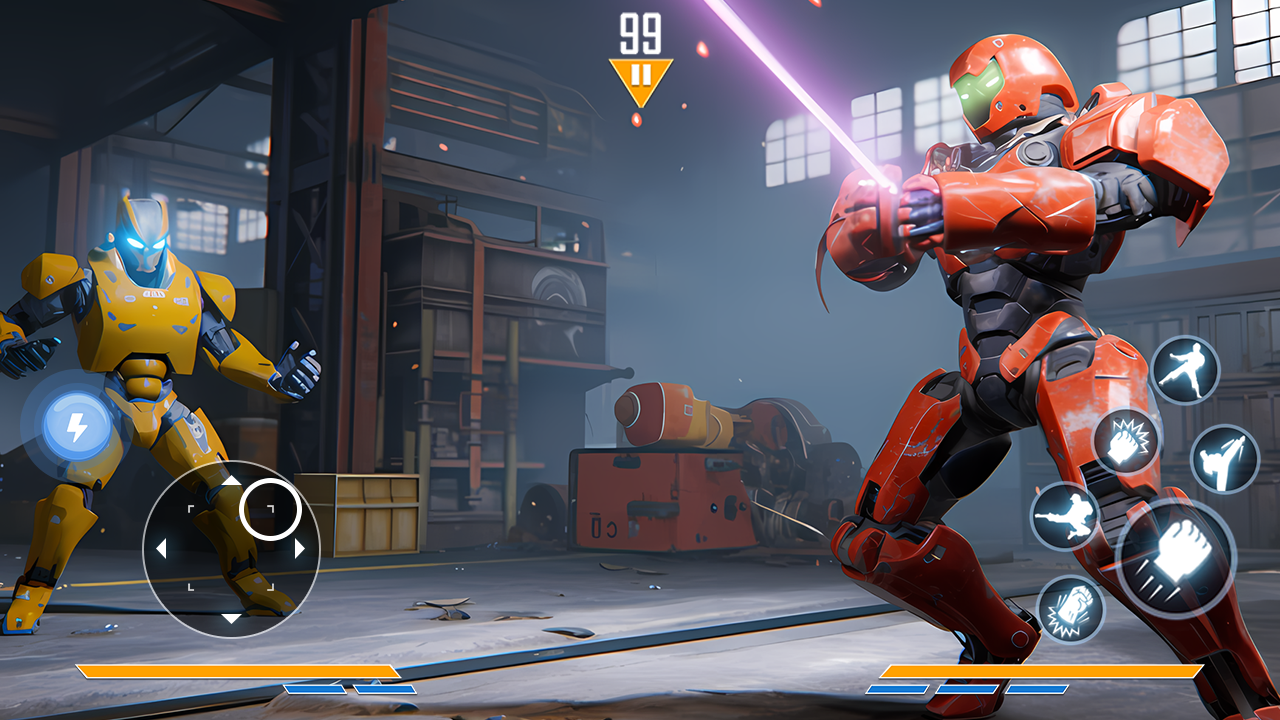
Task: Click the joystick's down arrow
Action: click(231, 618)
